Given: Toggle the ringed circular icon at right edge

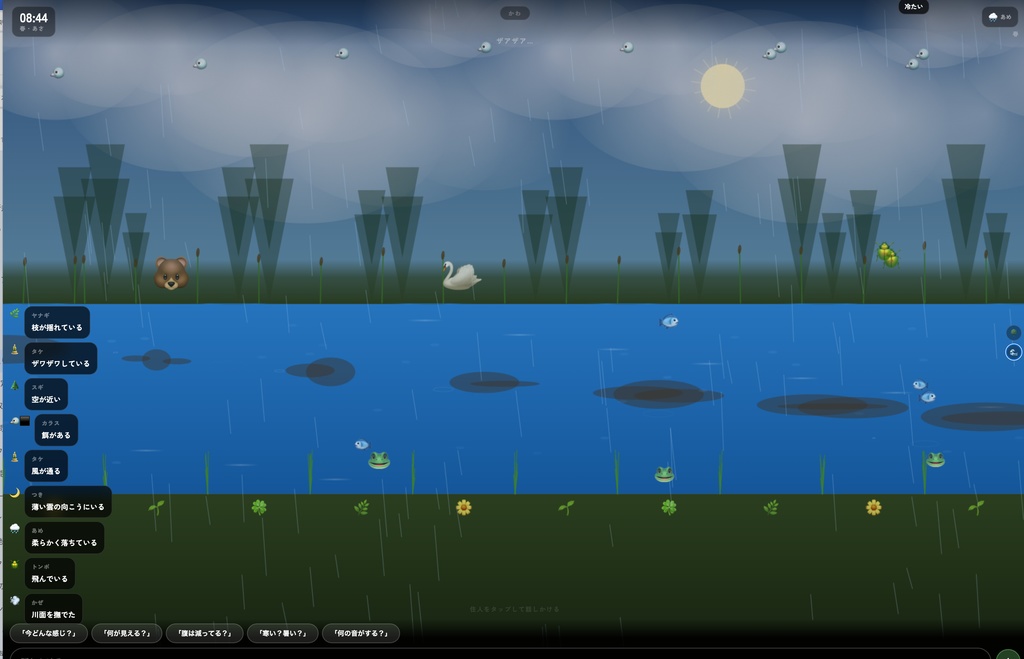Looking at the screenshot, I should [x=1013, y=352].
